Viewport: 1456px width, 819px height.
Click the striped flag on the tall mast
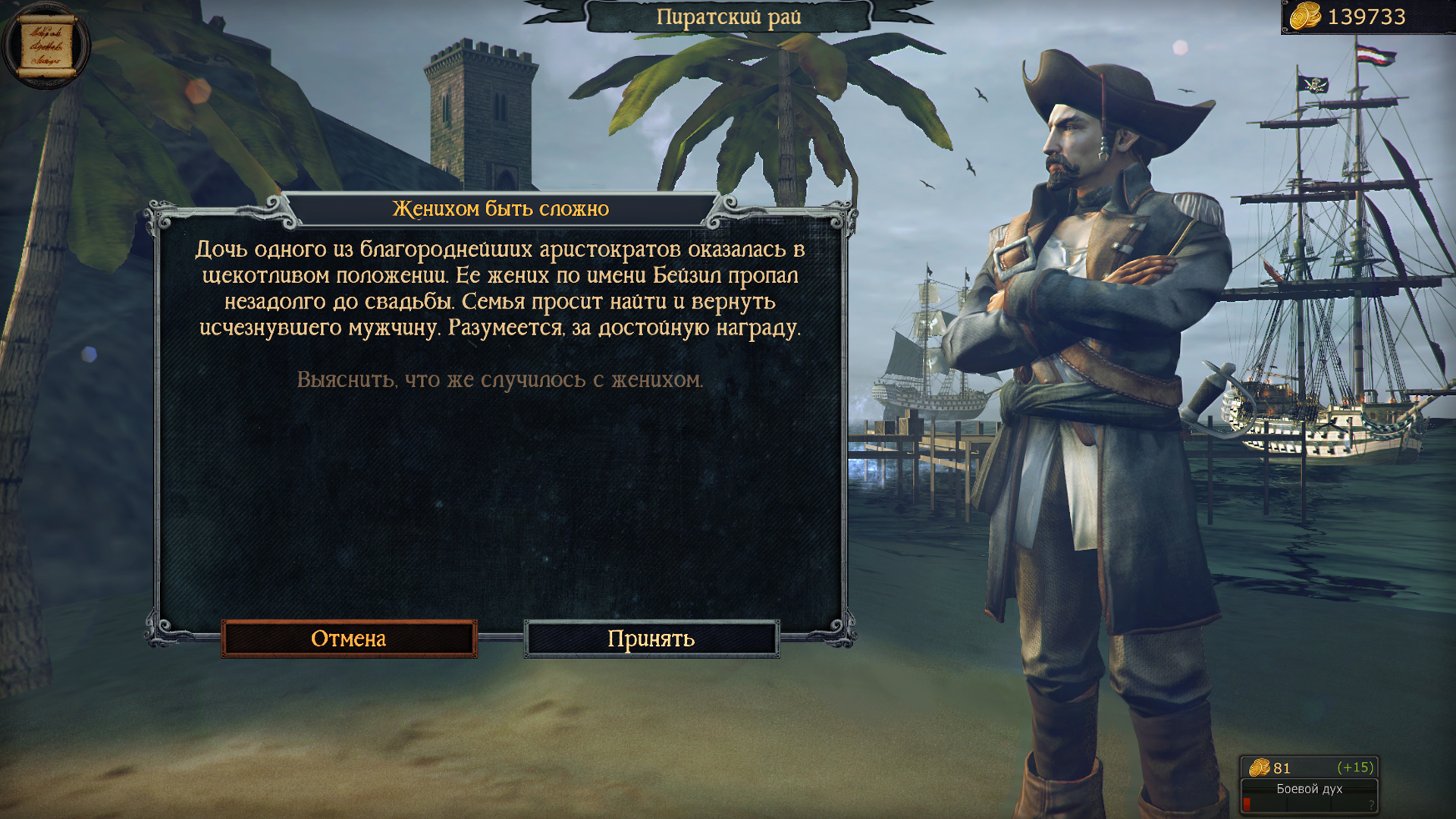tap(1375, 55)
